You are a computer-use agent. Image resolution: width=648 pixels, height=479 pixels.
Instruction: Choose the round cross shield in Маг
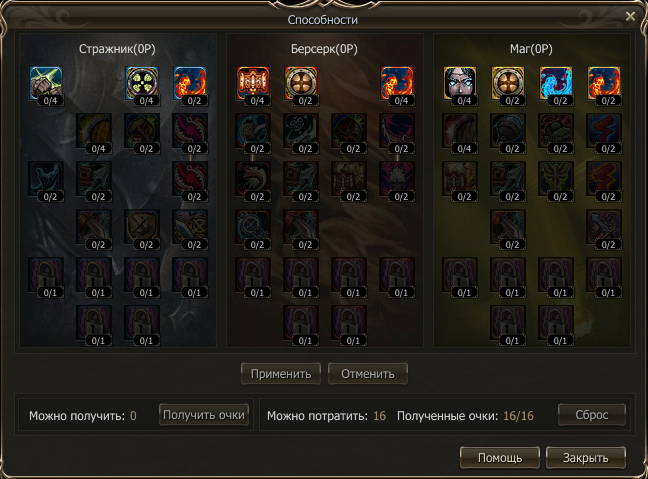(x=508, y=83)
